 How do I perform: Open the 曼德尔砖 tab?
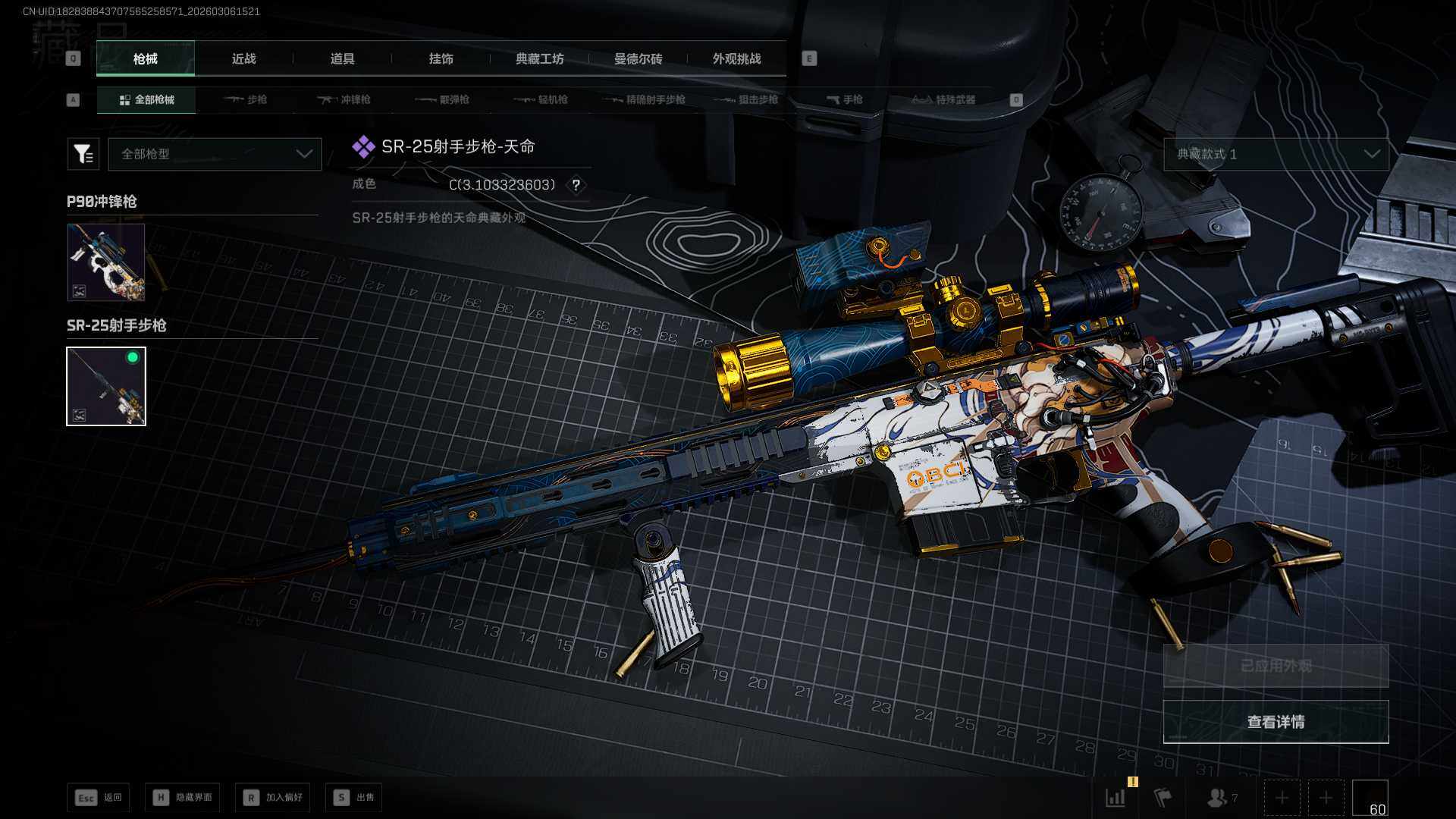tap(638, 58)
